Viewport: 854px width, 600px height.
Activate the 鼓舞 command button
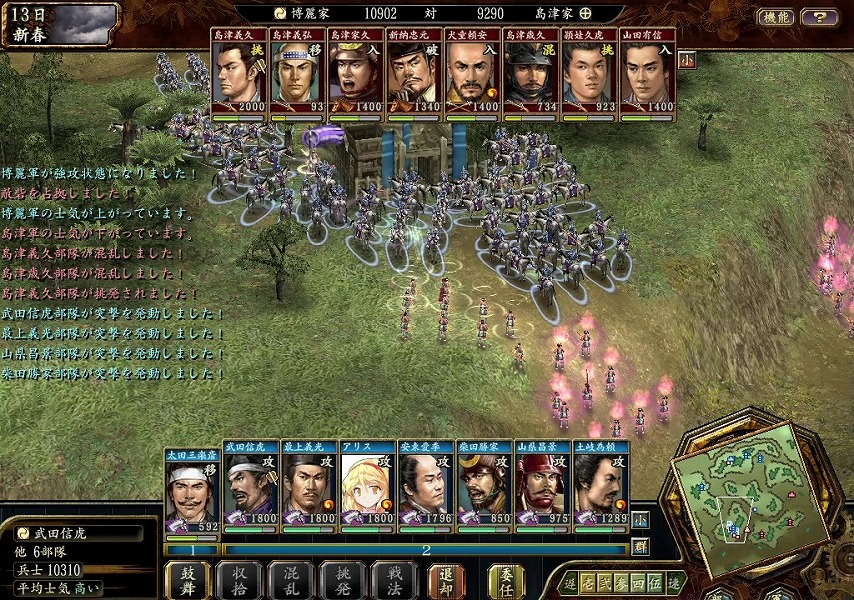[187, 580]
